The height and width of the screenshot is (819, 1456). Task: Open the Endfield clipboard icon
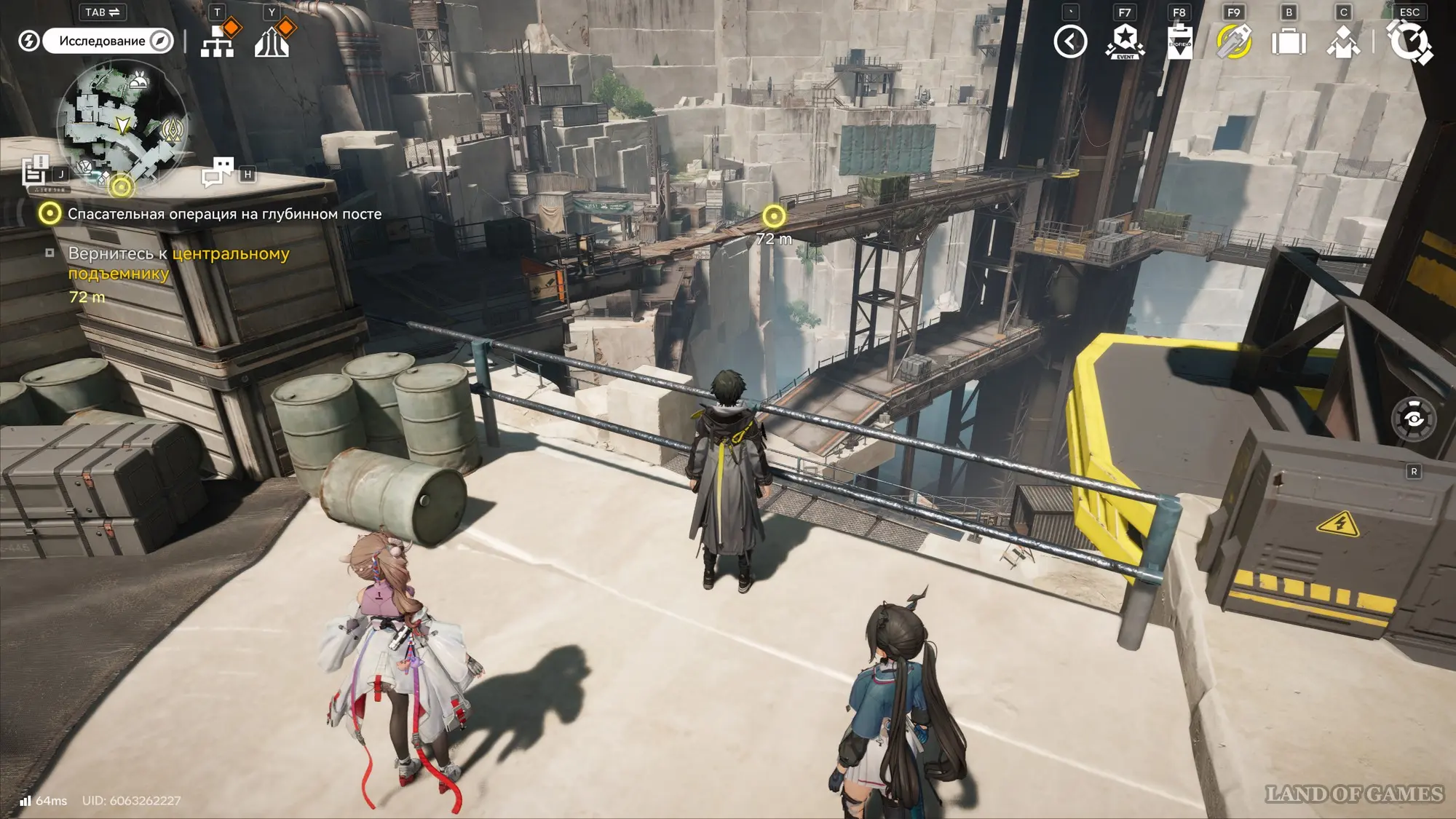pyautogui.click(x=1179, y=41)
